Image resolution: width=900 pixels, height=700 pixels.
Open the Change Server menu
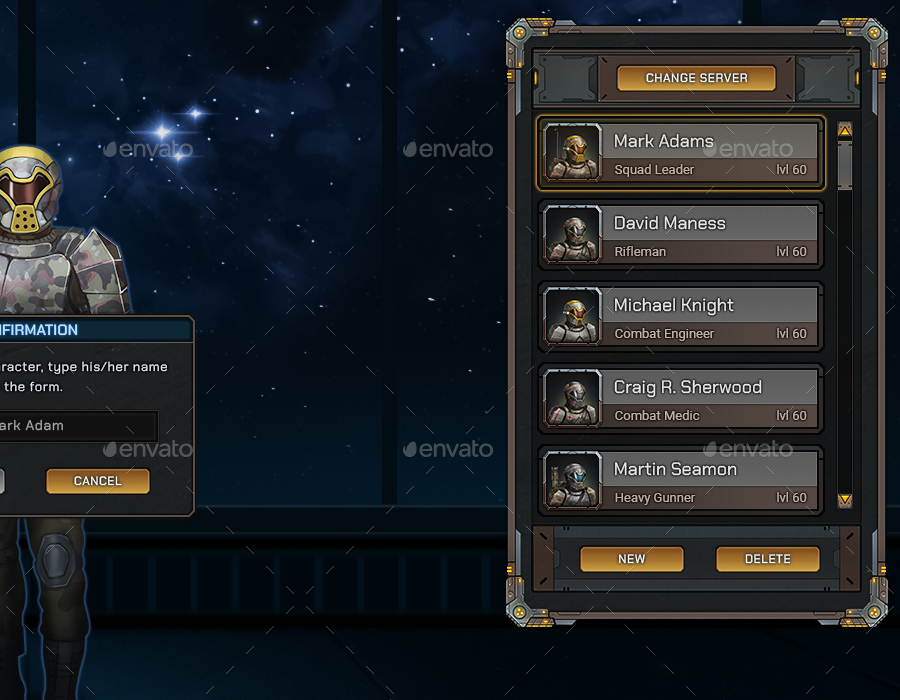[696, 78]
